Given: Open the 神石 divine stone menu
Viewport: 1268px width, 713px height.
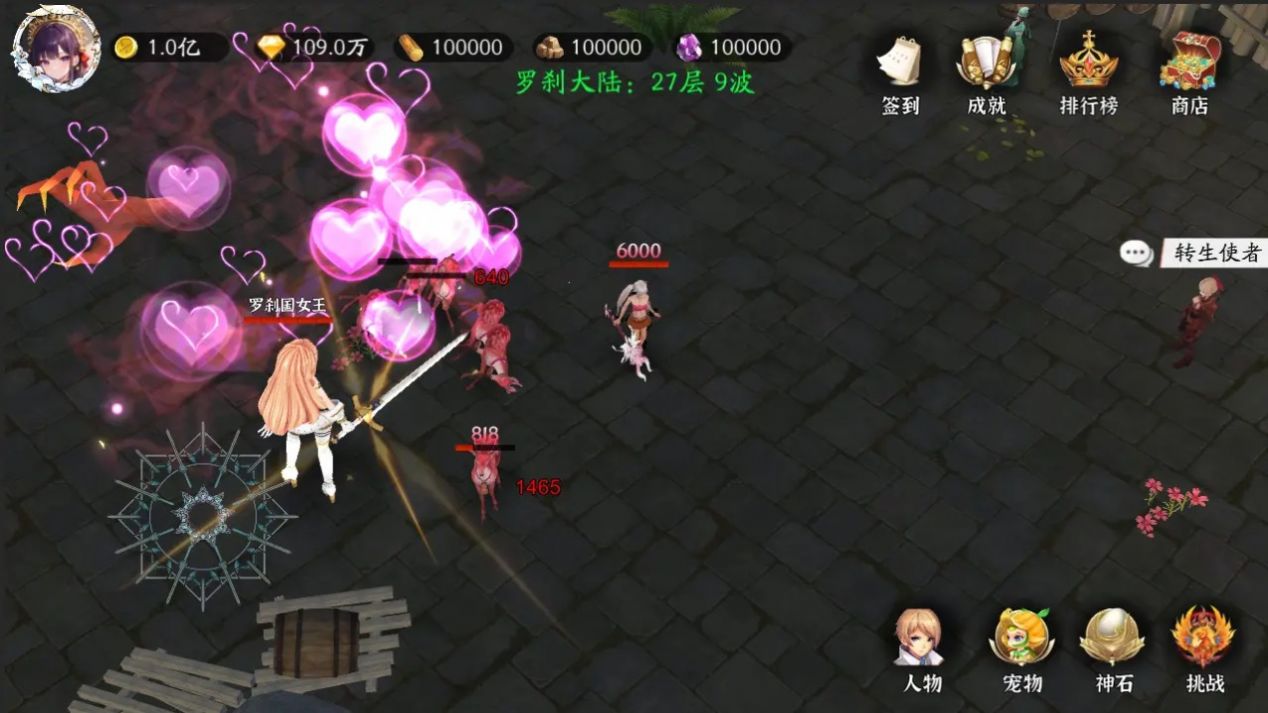Looking at the screenshot, I should point(1111,648).
